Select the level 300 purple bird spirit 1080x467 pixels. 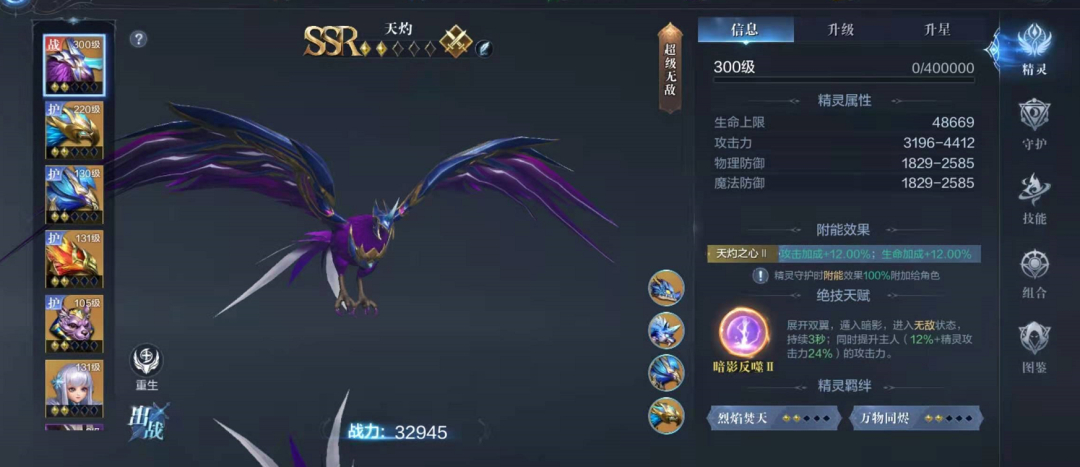point(74,65)
